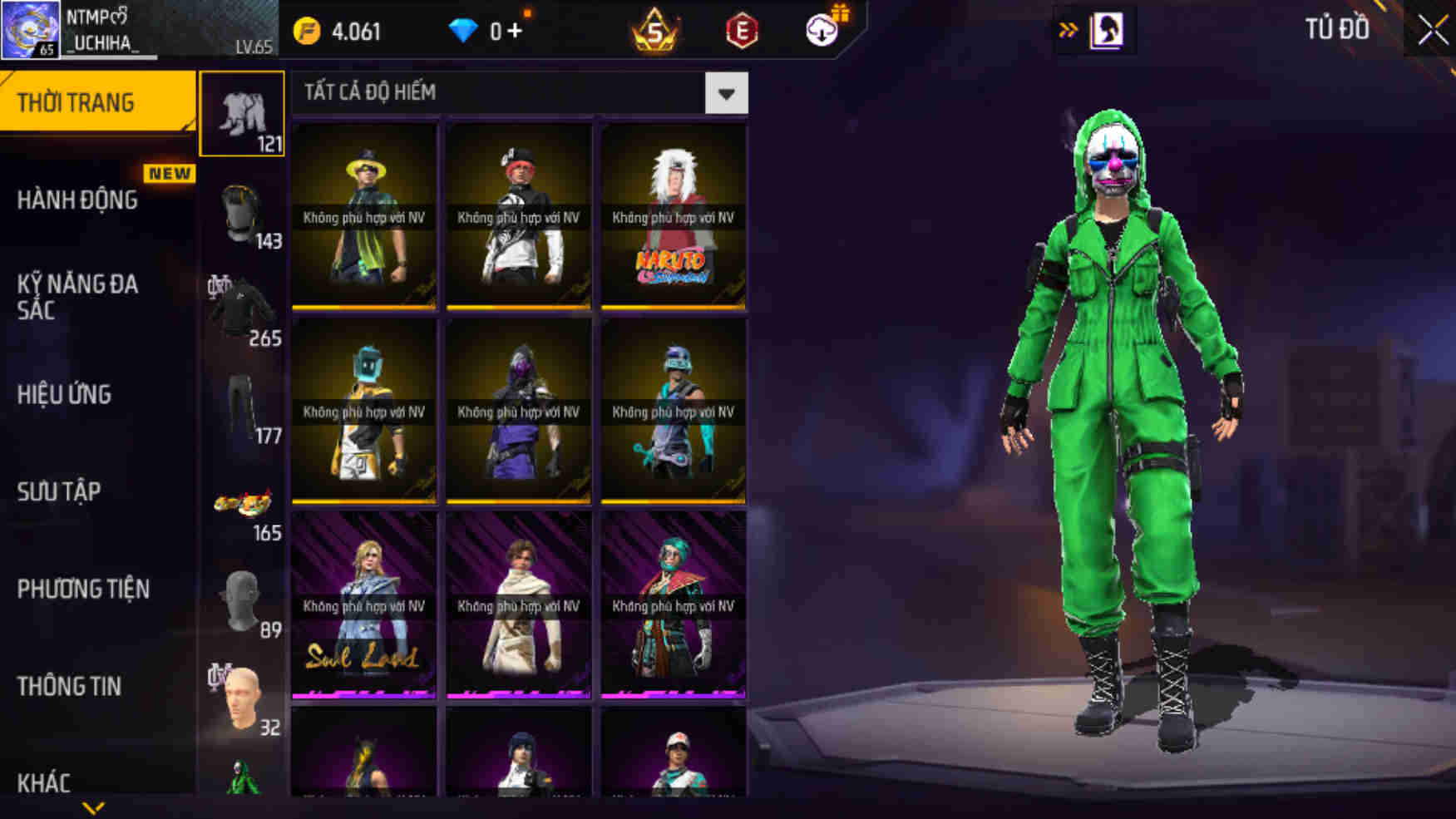
Task: Click the rank 5 crown badge
Action: [656, 32]
